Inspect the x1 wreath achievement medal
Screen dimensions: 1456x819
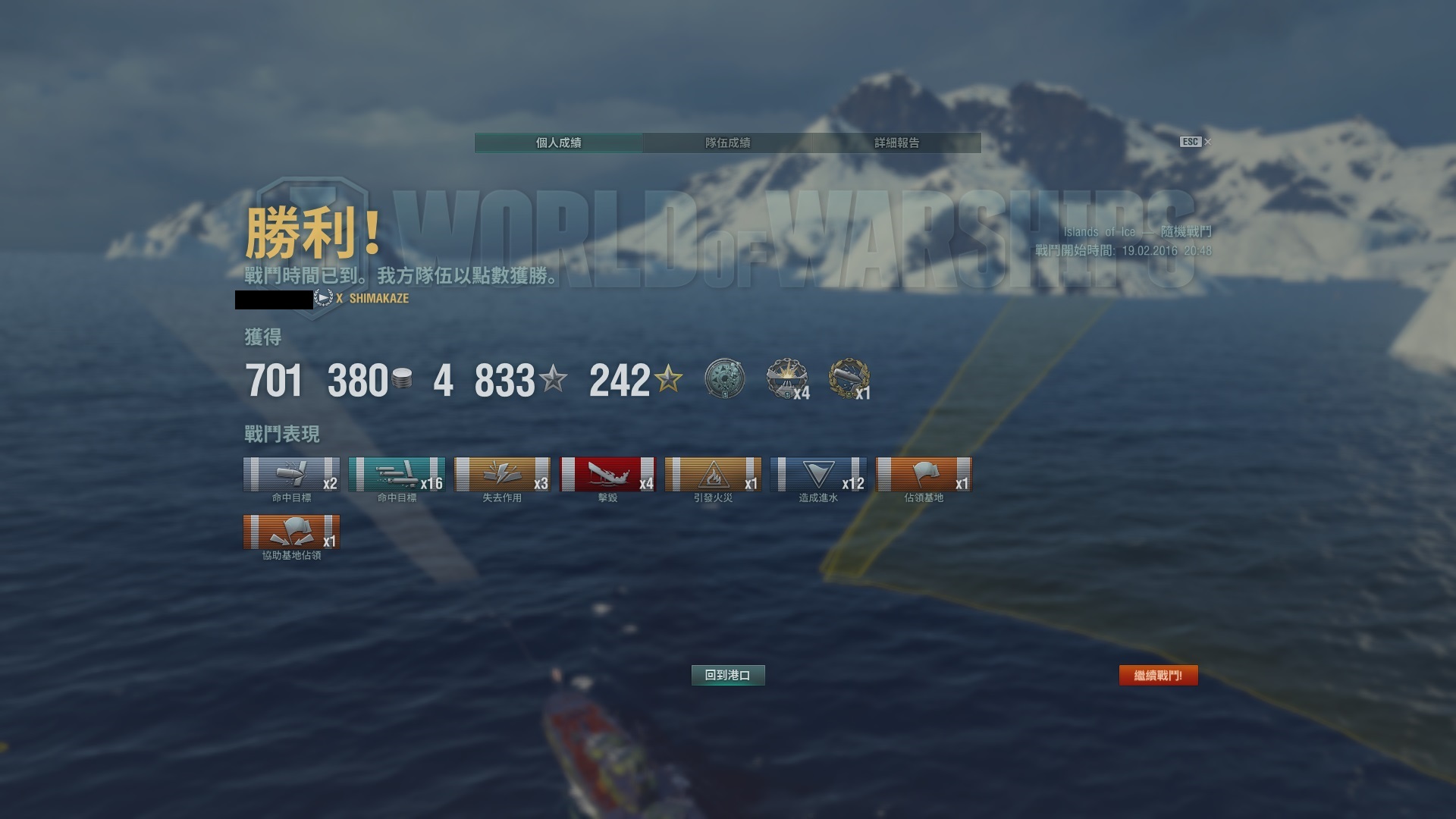coord(849,378)
